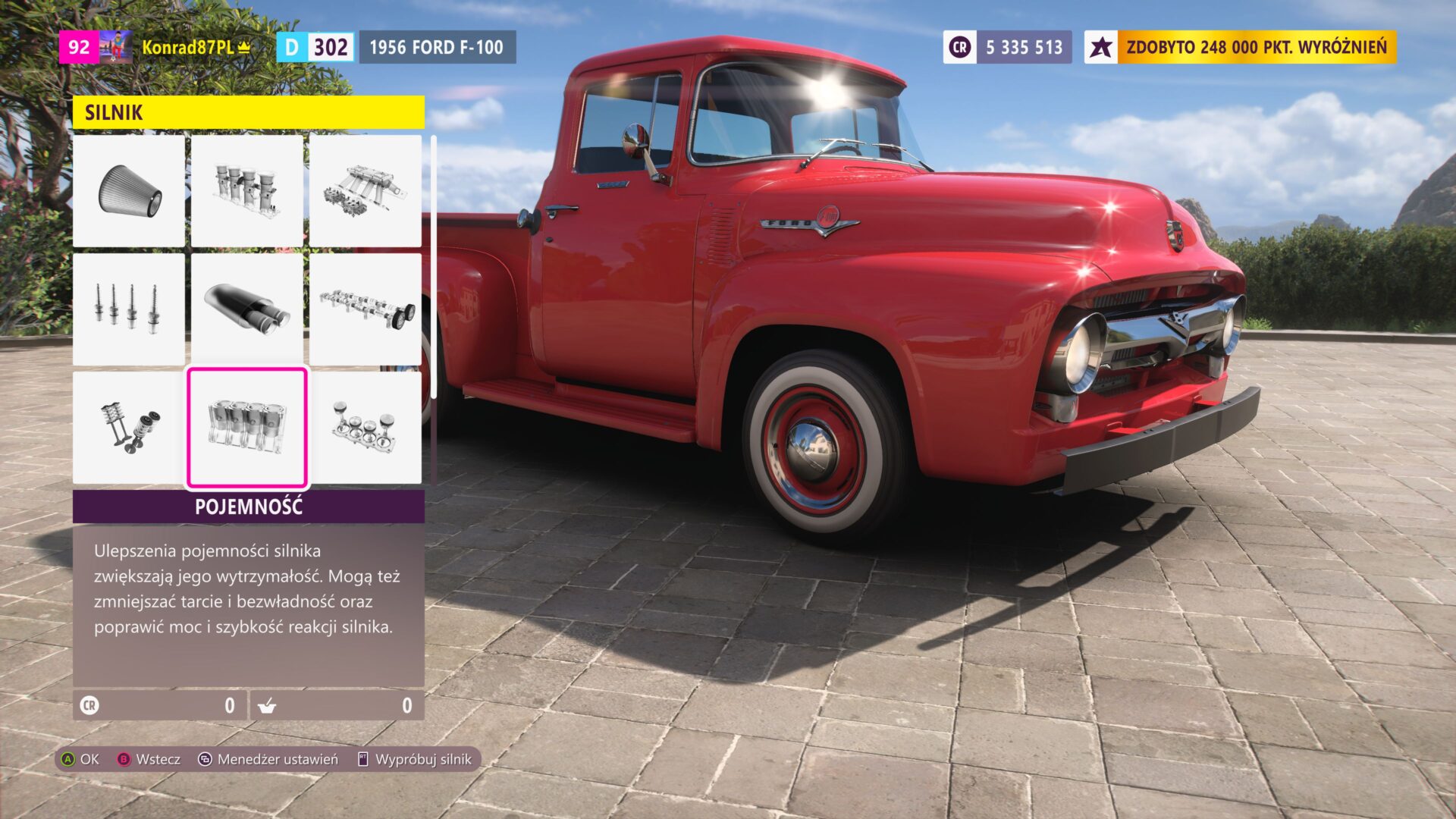Open the fuel system upgrade tile
The image size is (1456, 819).
pos(365,191)
